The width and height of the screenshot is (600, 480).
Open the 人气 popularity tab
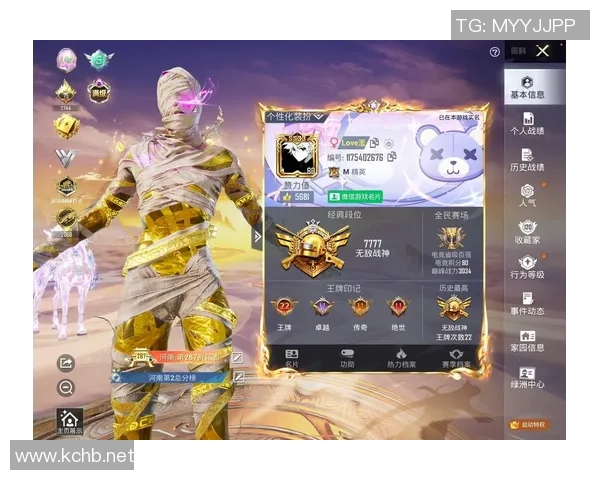527,196
